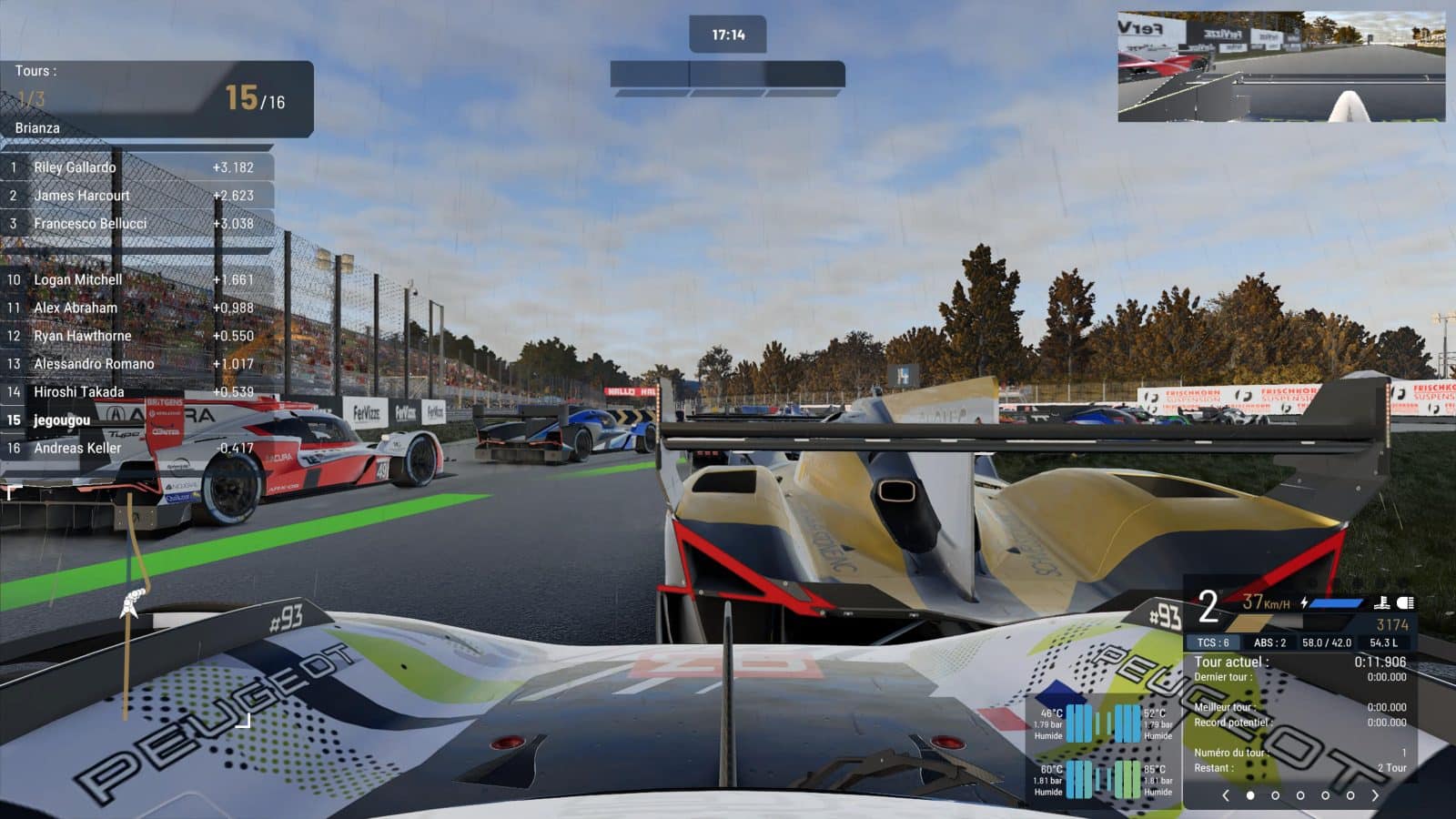
Task: Choose Ryan Hawthorne's leaderboard row
Action: pyautogui.click(x=136, y=336)
